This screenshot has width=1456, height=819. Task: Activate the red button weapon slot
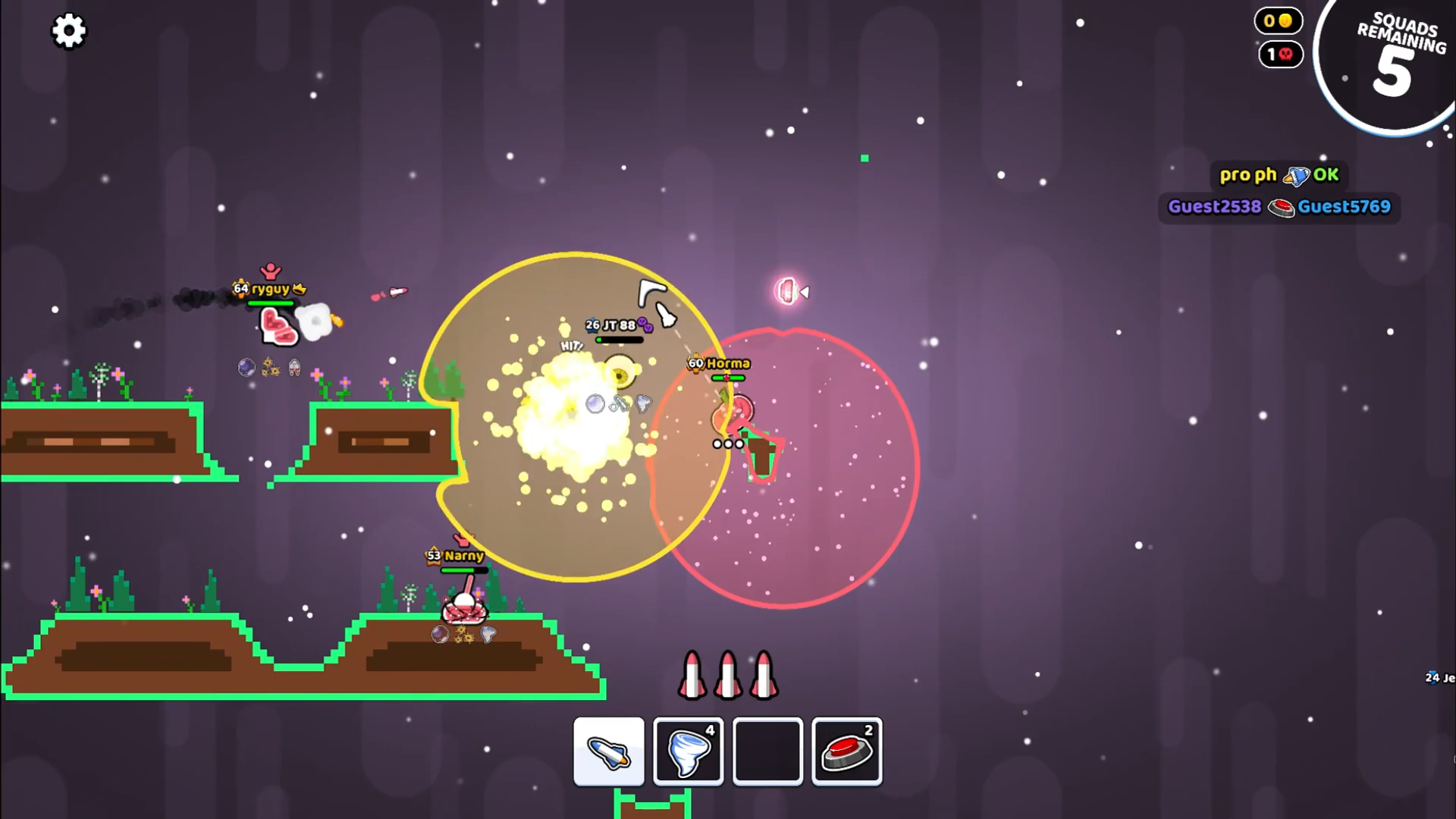(846, 752)
